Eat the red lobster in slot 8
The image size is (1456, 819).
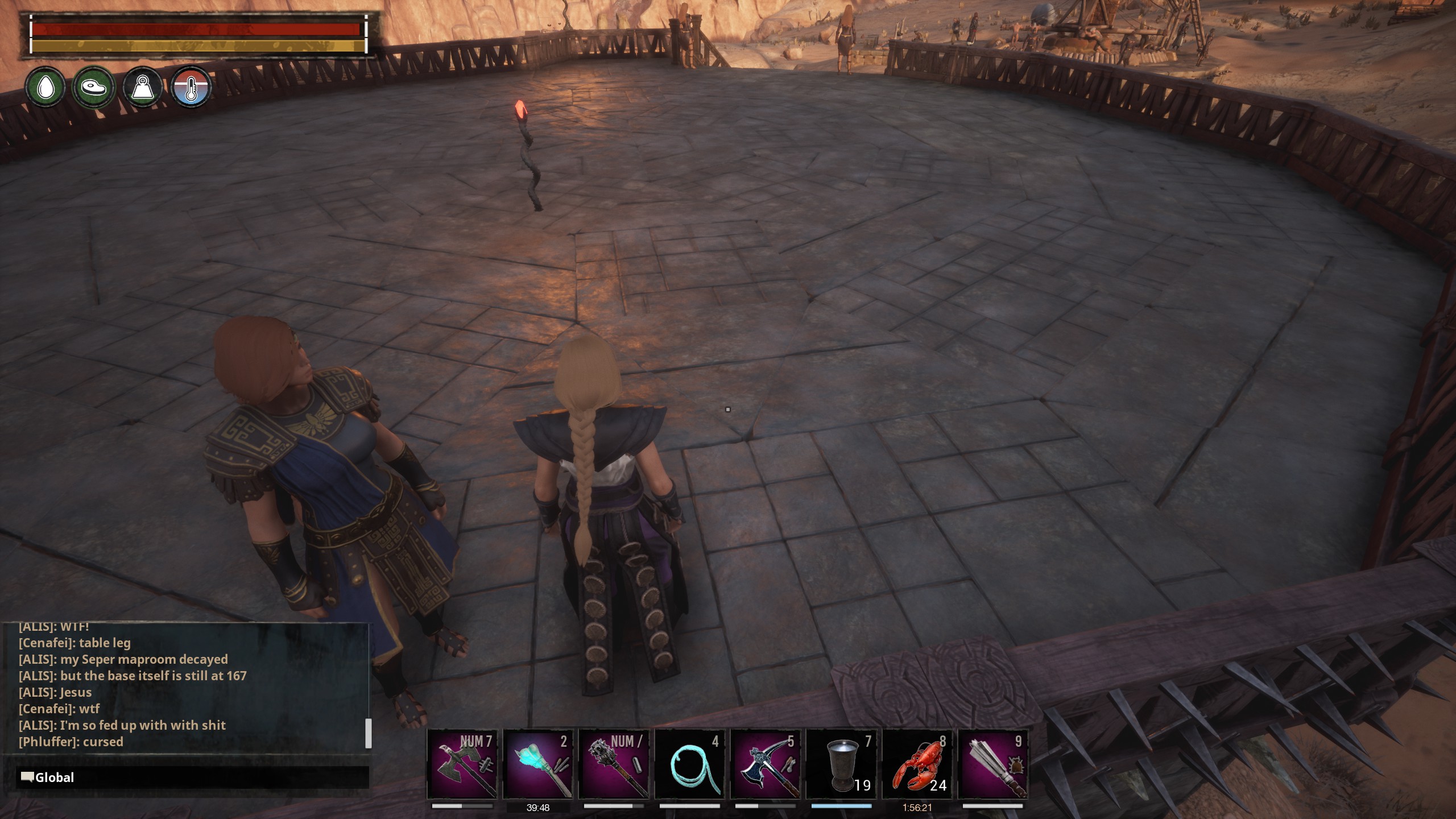pyautogui.click(x=917, y=764)
